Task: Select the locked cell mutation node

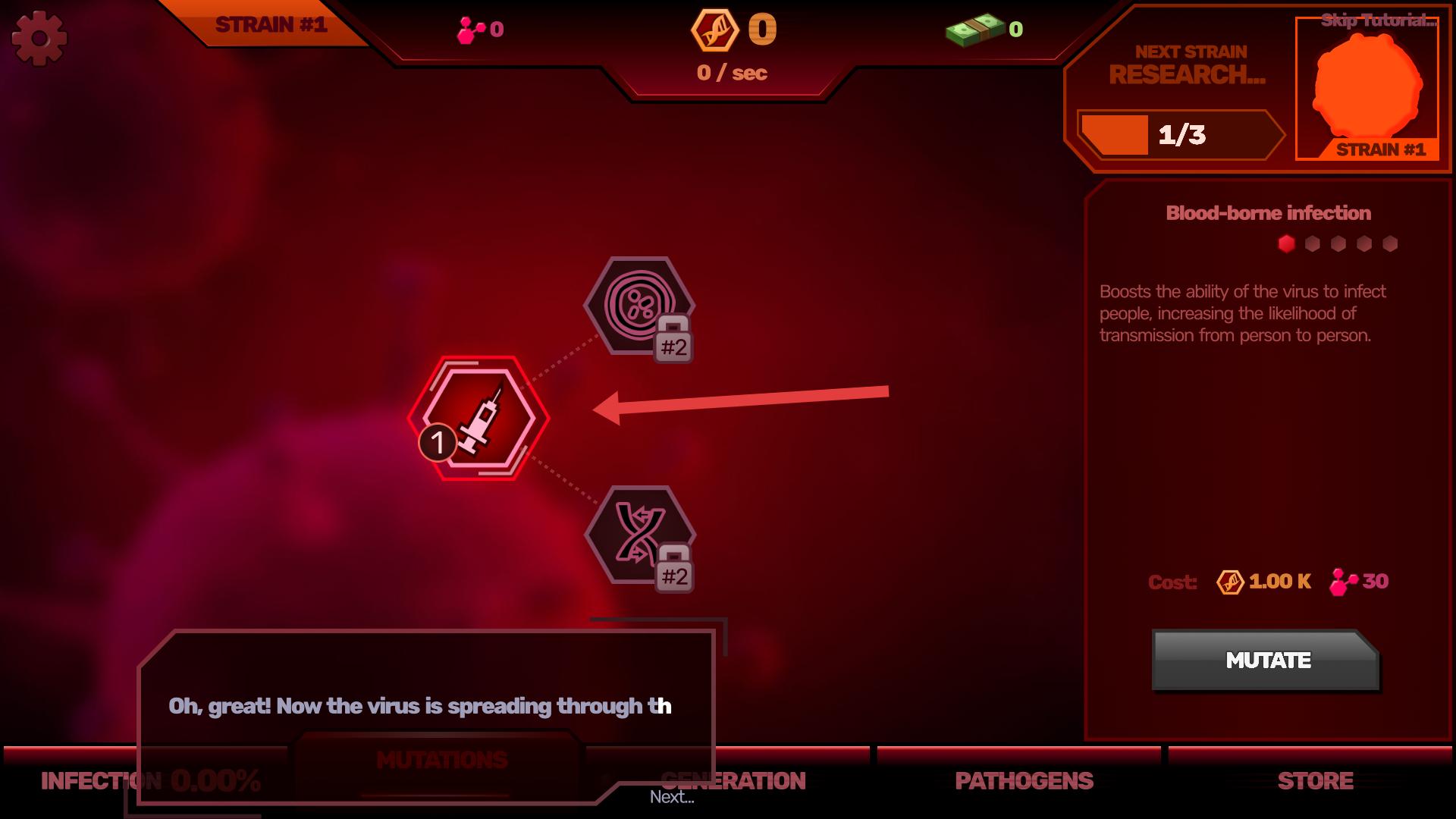Action: tap(639, 305)
